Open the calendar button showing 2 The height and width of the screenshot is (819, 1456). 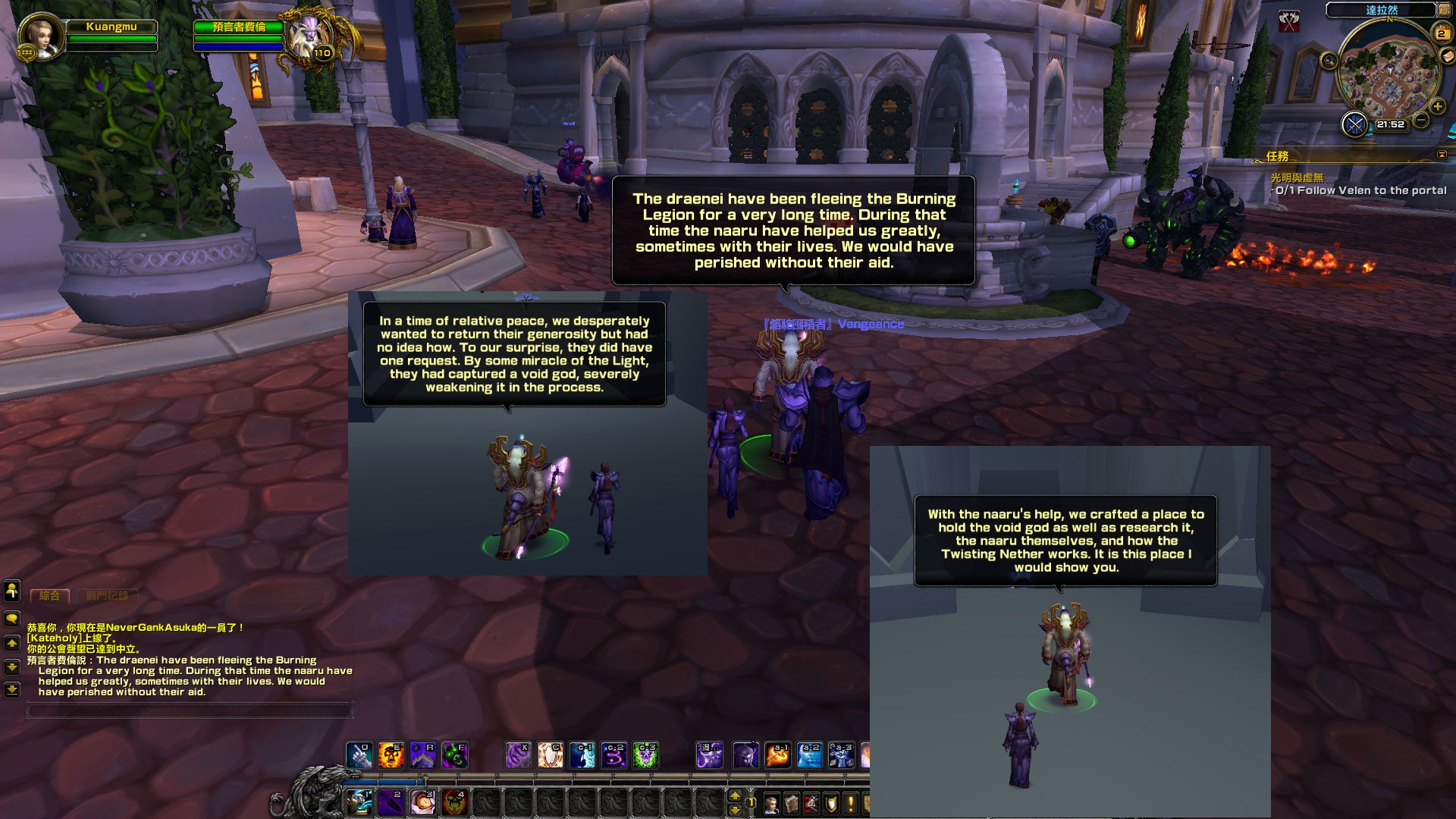point(1442,33)
